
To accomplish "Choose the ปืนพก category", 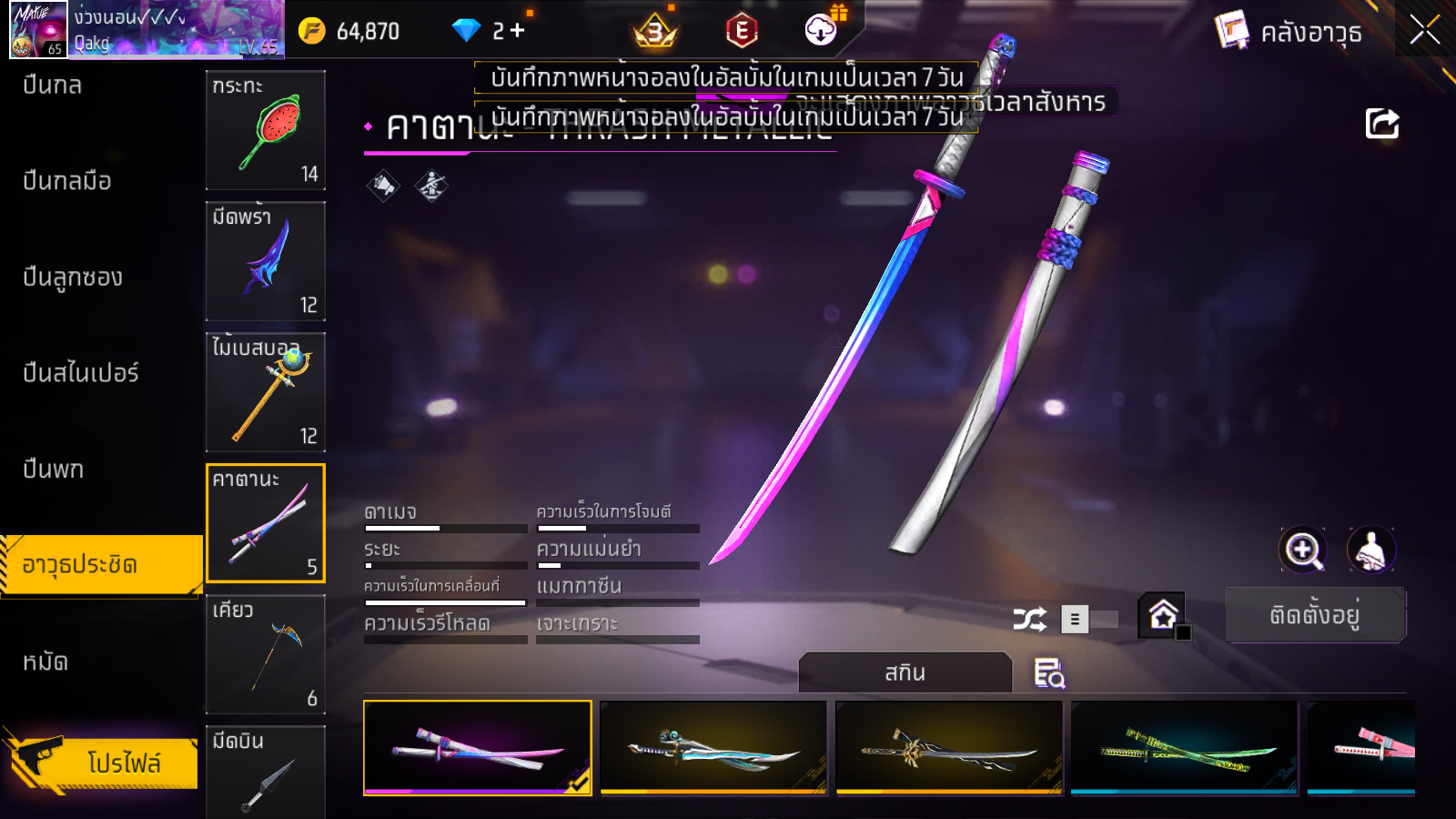I will [x=54, y=470].
